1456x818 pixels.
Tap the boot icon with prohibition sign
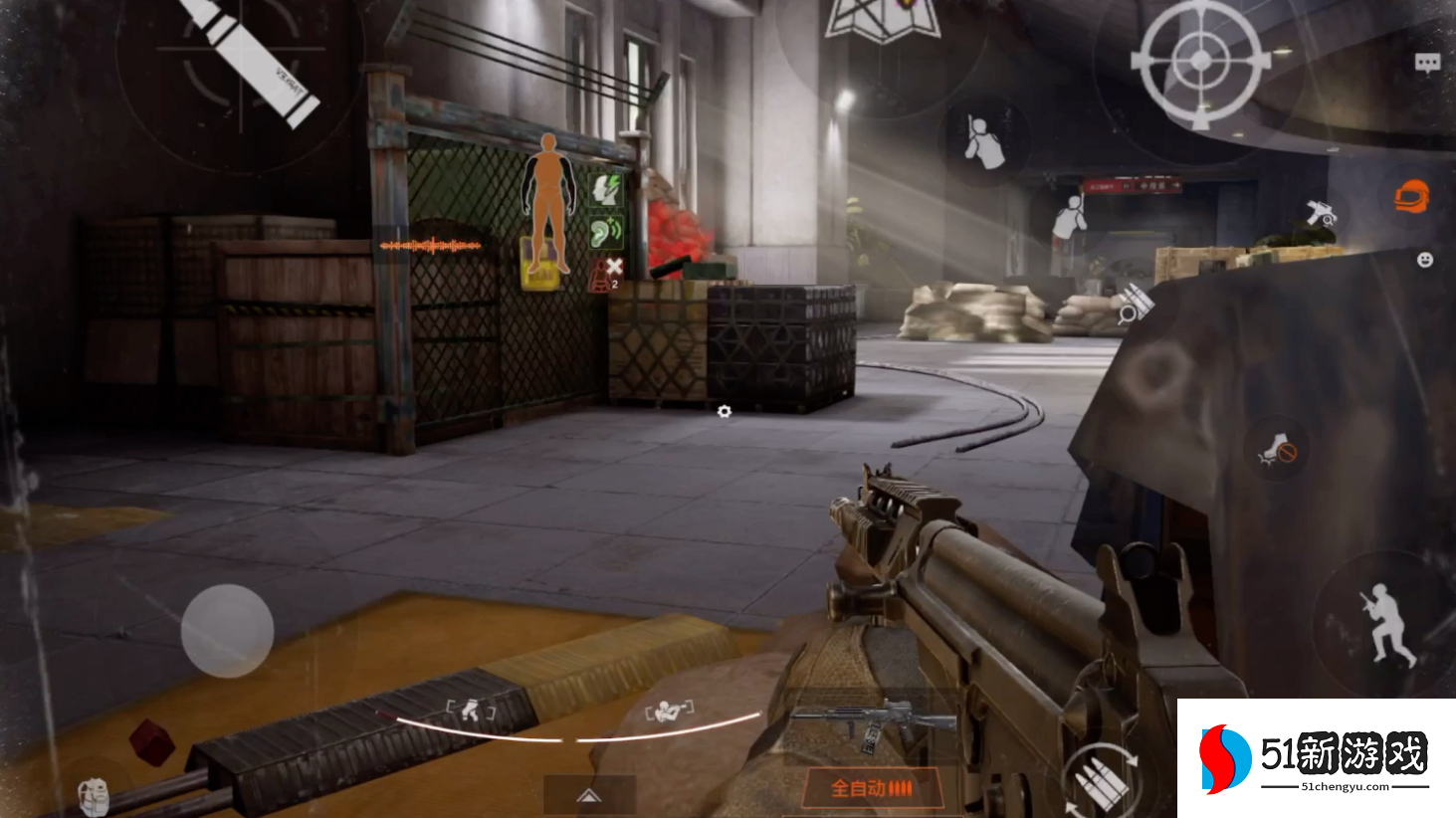pyautogui.click(x=1278, y=450)
